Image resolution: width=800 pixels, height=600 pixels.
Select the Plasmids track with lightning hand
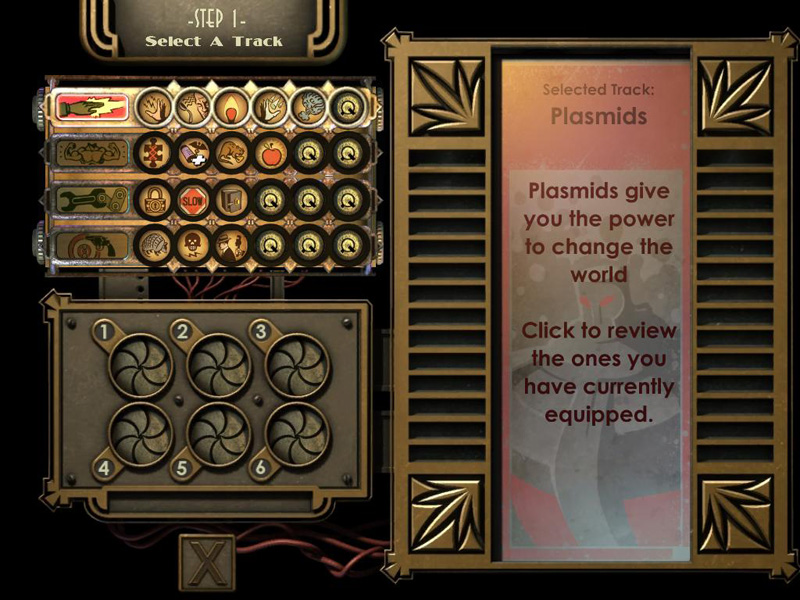click(92, 107)
